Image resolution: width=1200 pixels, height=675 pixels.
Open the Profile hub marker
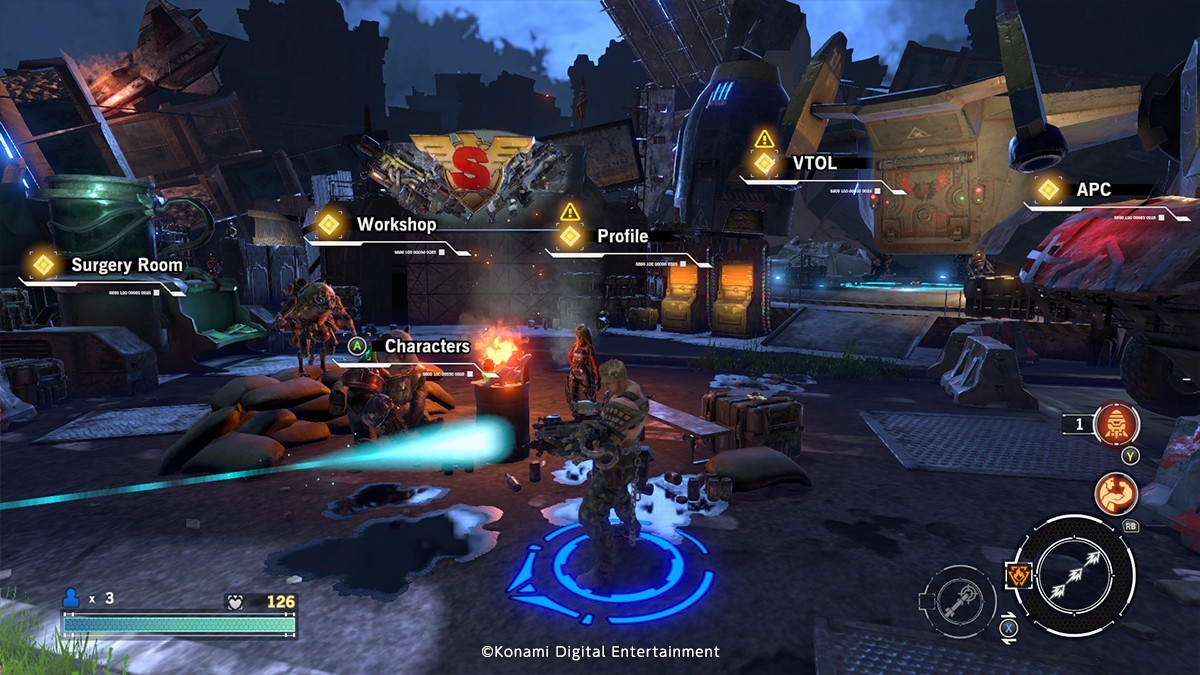(x=570, y=236)
